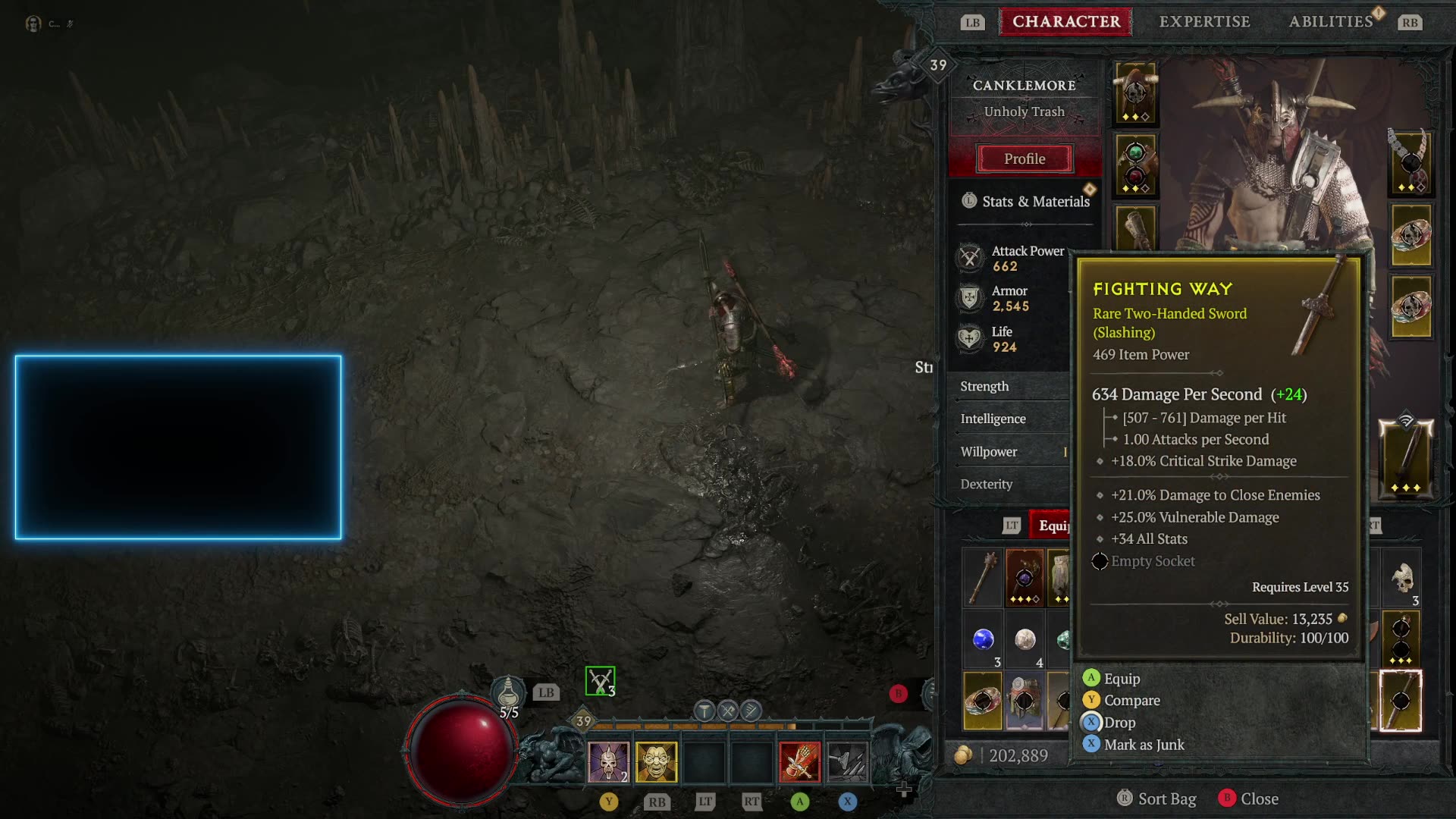The height and width of the screenshot is (819, 1456).
Task: Select the equipped helmet slot
Action: [1134, 91]
